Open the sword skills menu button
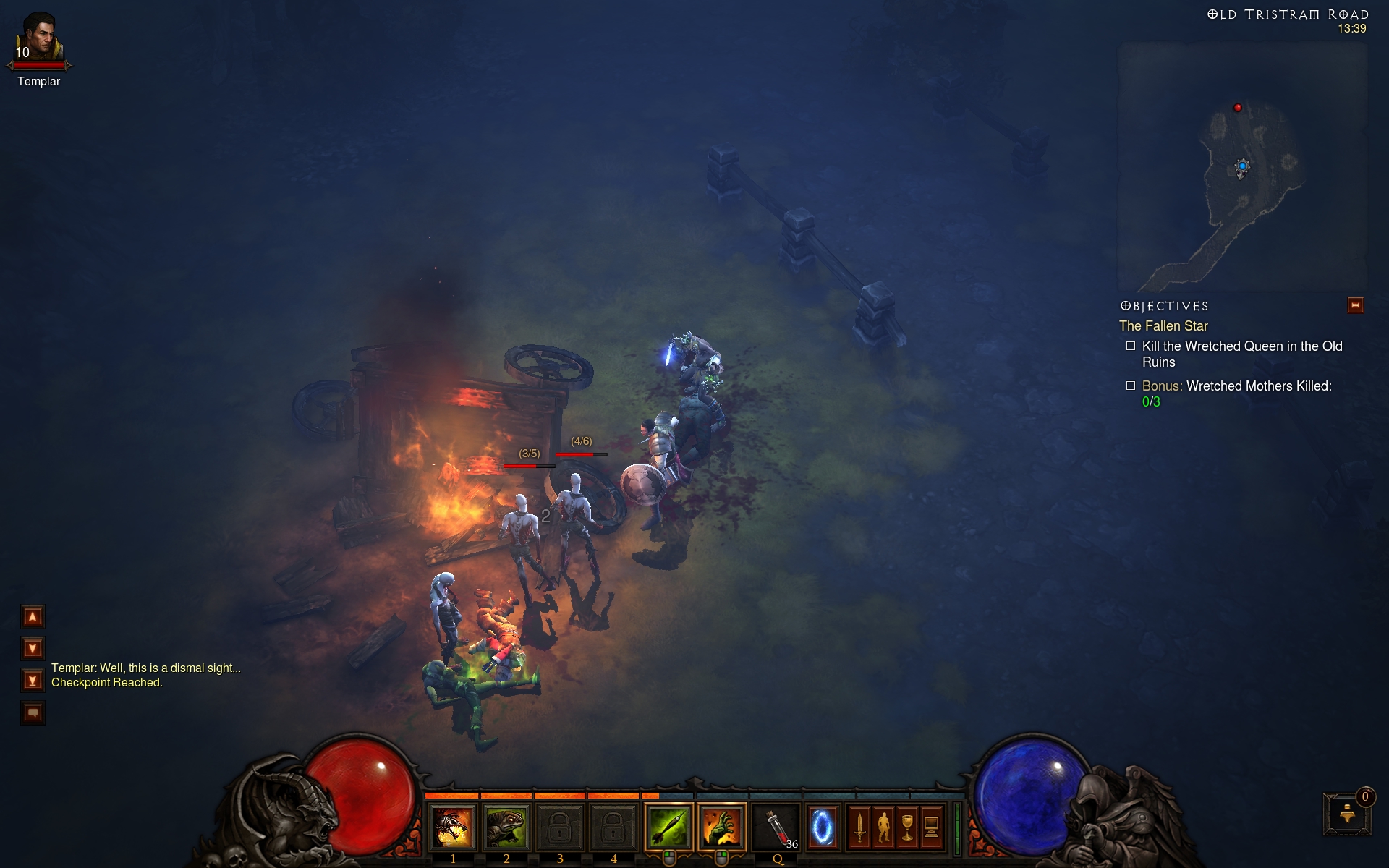 coord(859,827)
